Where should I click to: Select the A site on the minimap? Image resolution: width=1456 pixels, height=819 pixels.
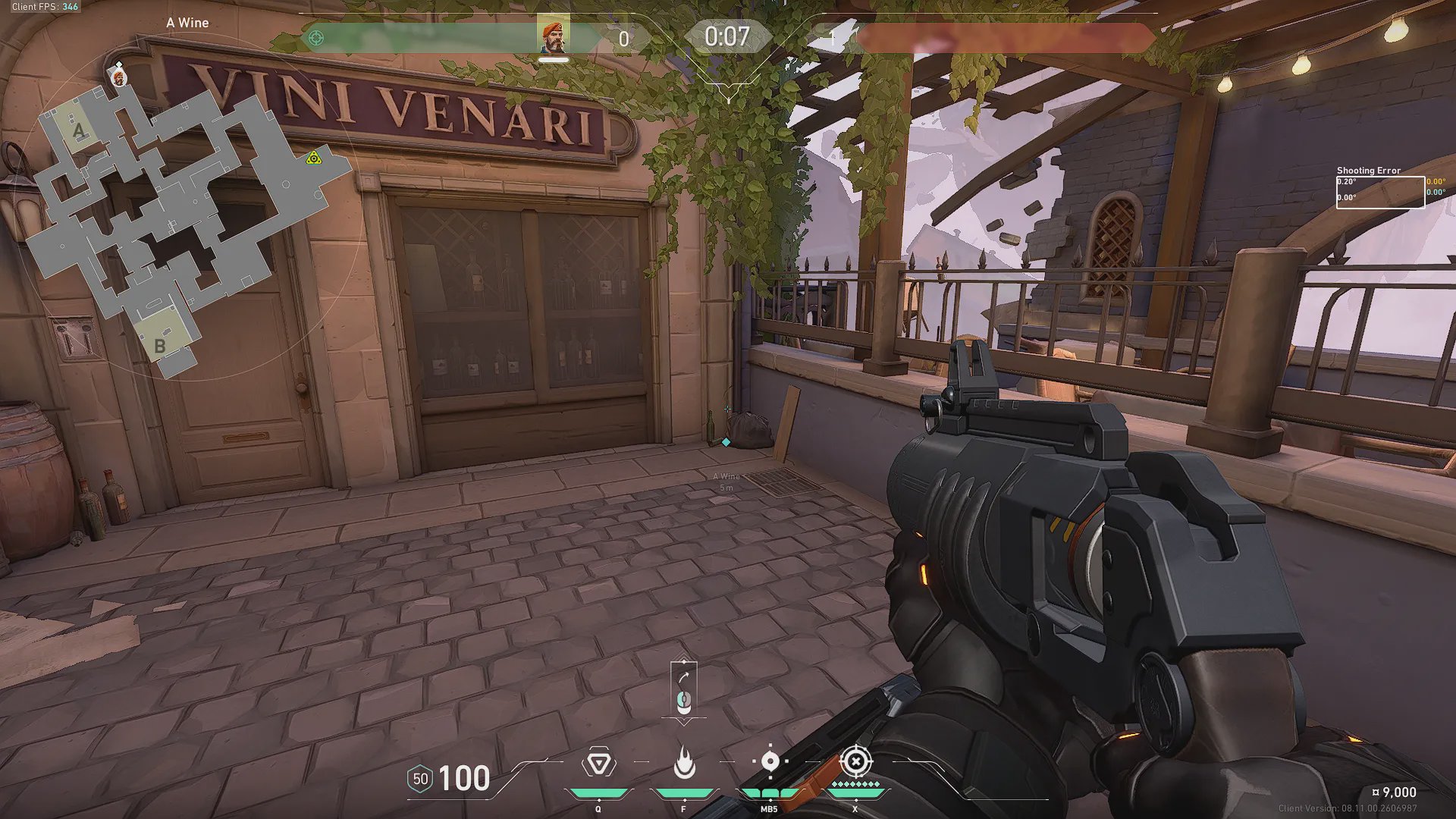(x=78, y=130)
